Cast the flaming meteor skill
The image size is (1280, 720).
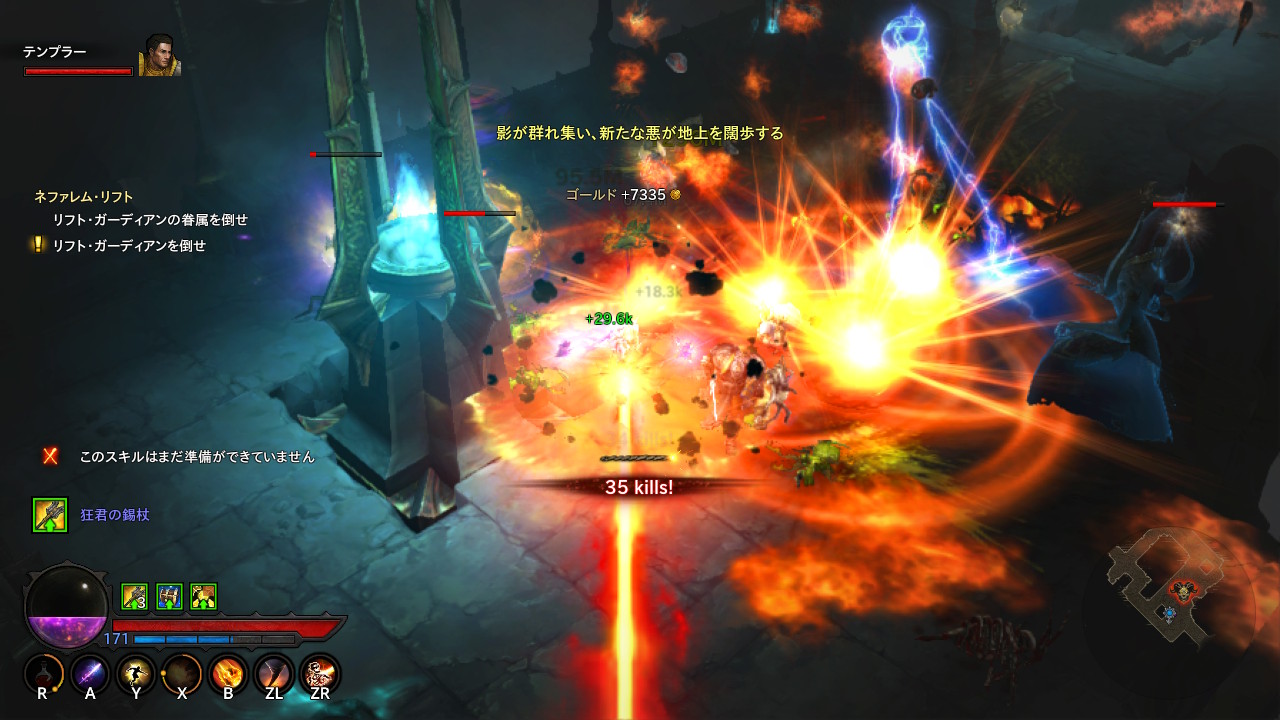pos(228,674)
